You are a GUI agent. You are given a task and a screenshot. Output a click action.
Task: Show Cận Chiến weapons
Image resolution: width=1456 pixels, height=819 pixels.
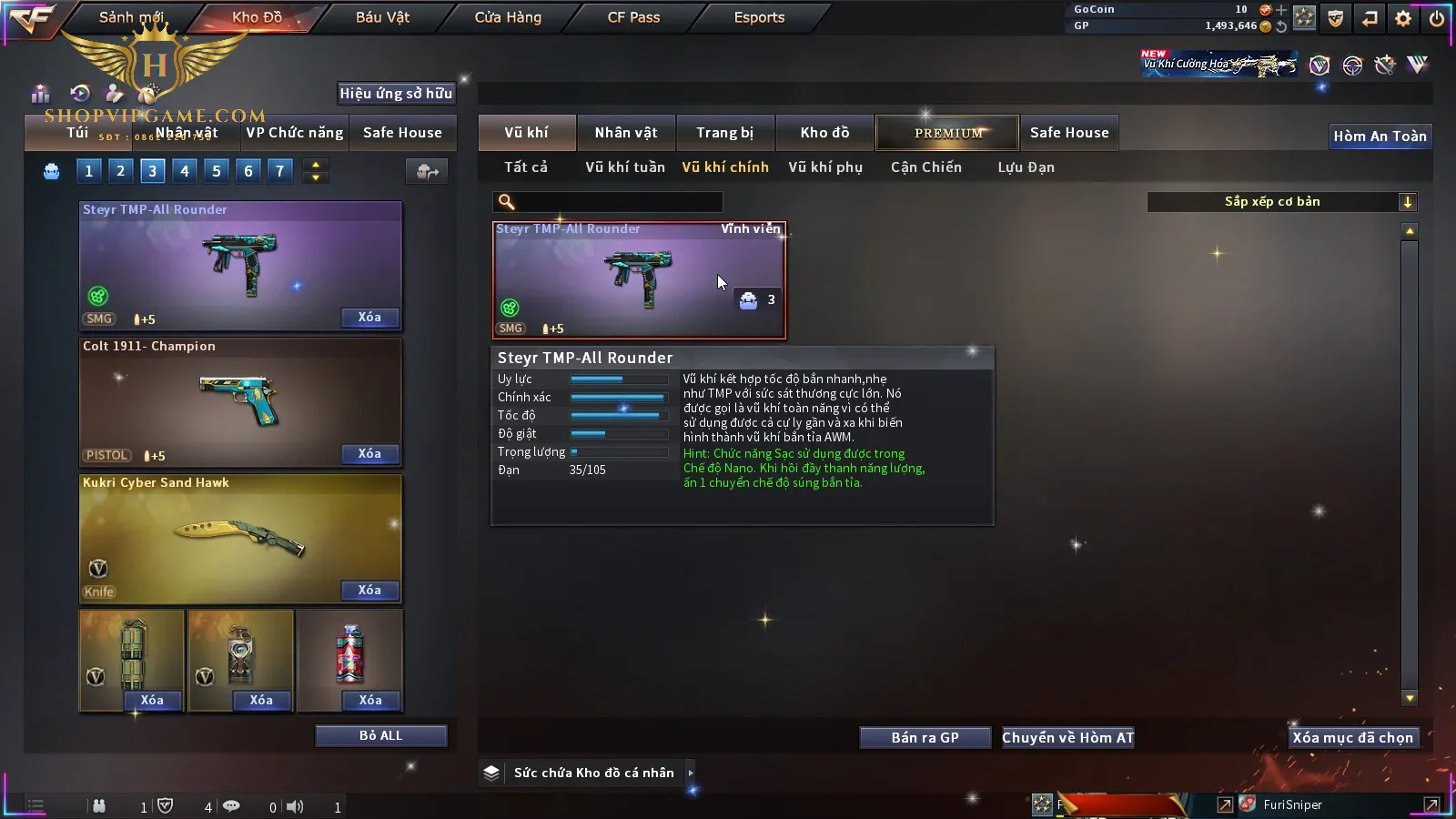pos(925,167)
